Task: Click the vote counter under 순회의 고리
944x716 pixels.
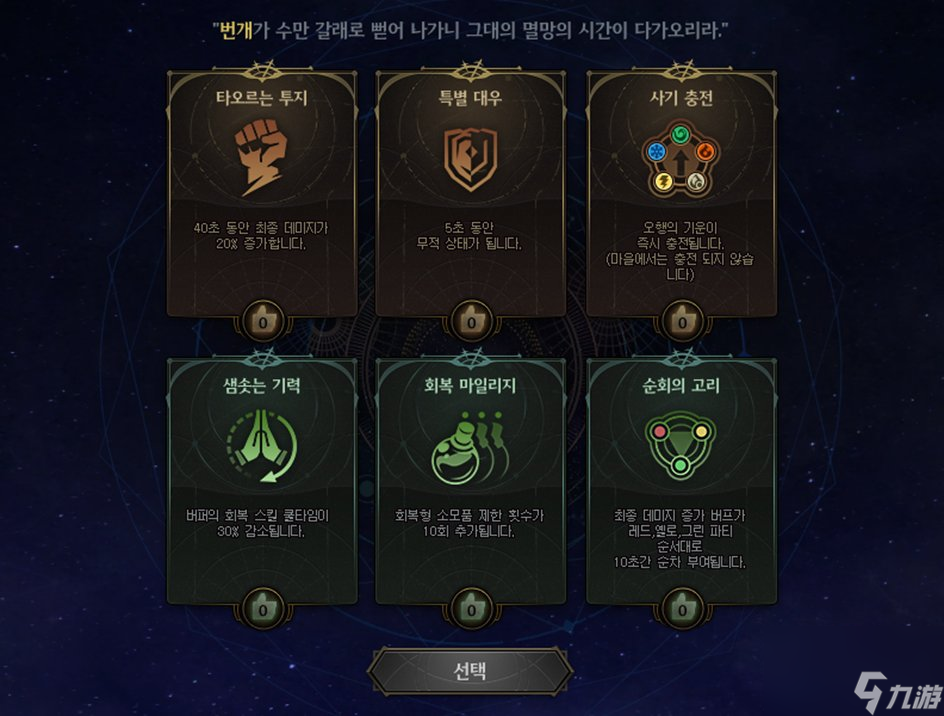Action: pos(681,607)
